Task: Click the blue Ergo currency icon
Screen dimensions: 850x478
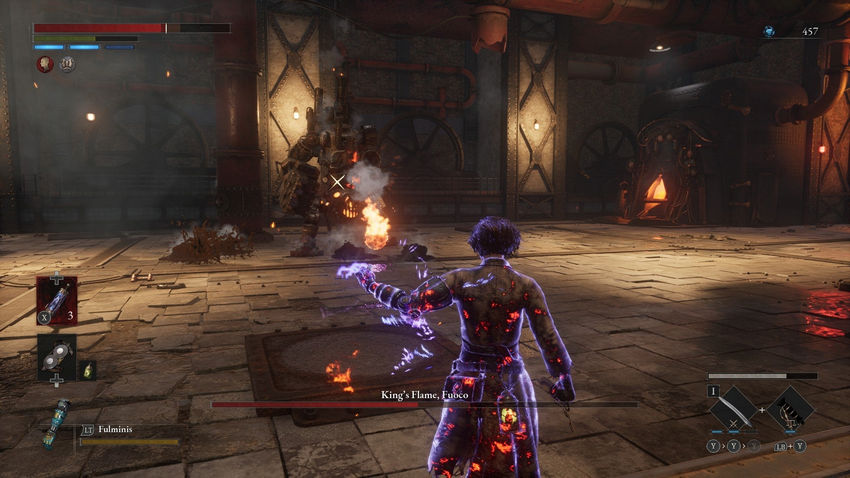Action: coord(768,31)
